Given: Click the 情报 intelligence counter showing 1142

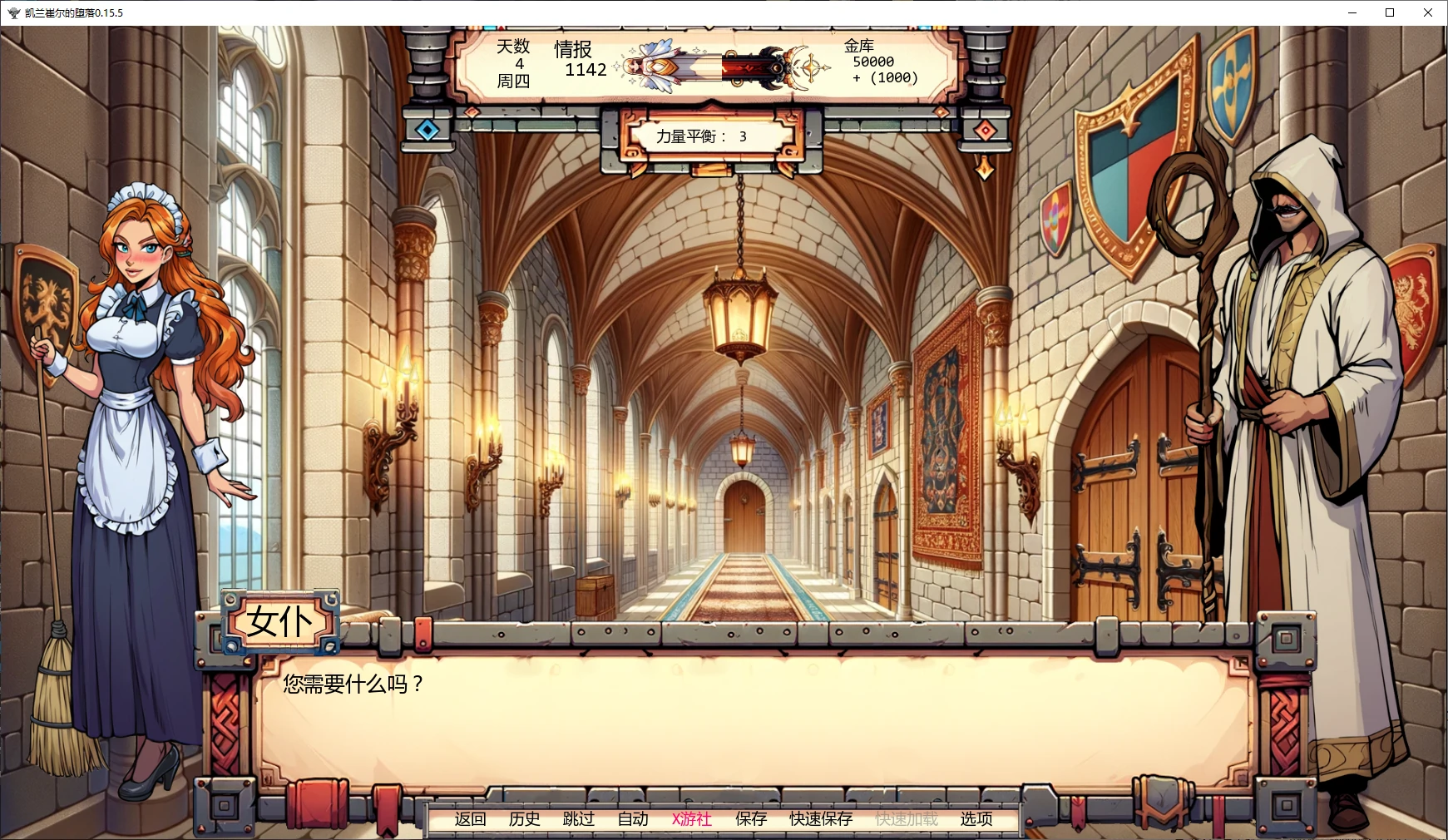Looking at the screenshot, I should [583, 62].
